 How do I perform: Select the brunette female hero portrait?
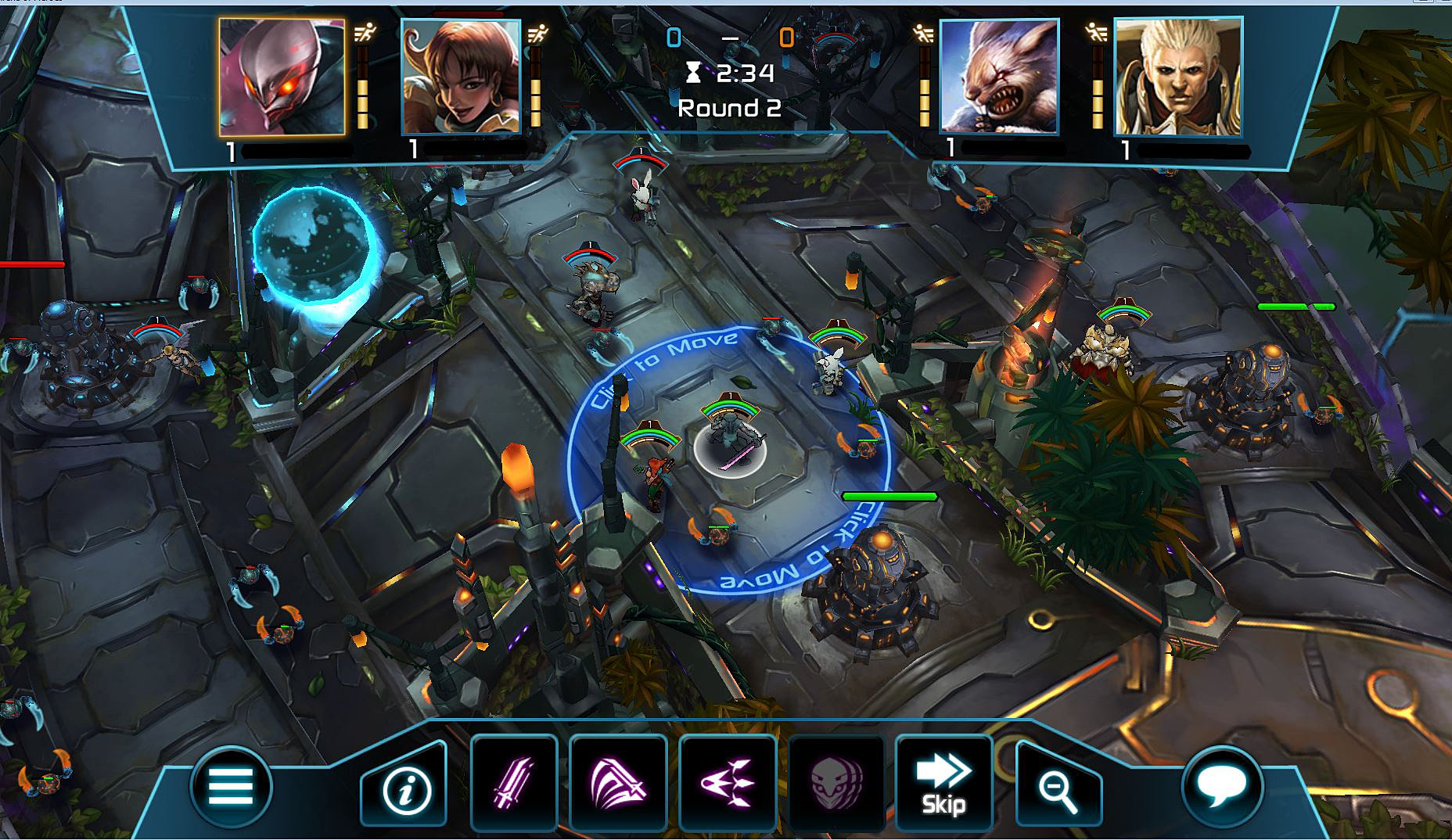(462, 78)
